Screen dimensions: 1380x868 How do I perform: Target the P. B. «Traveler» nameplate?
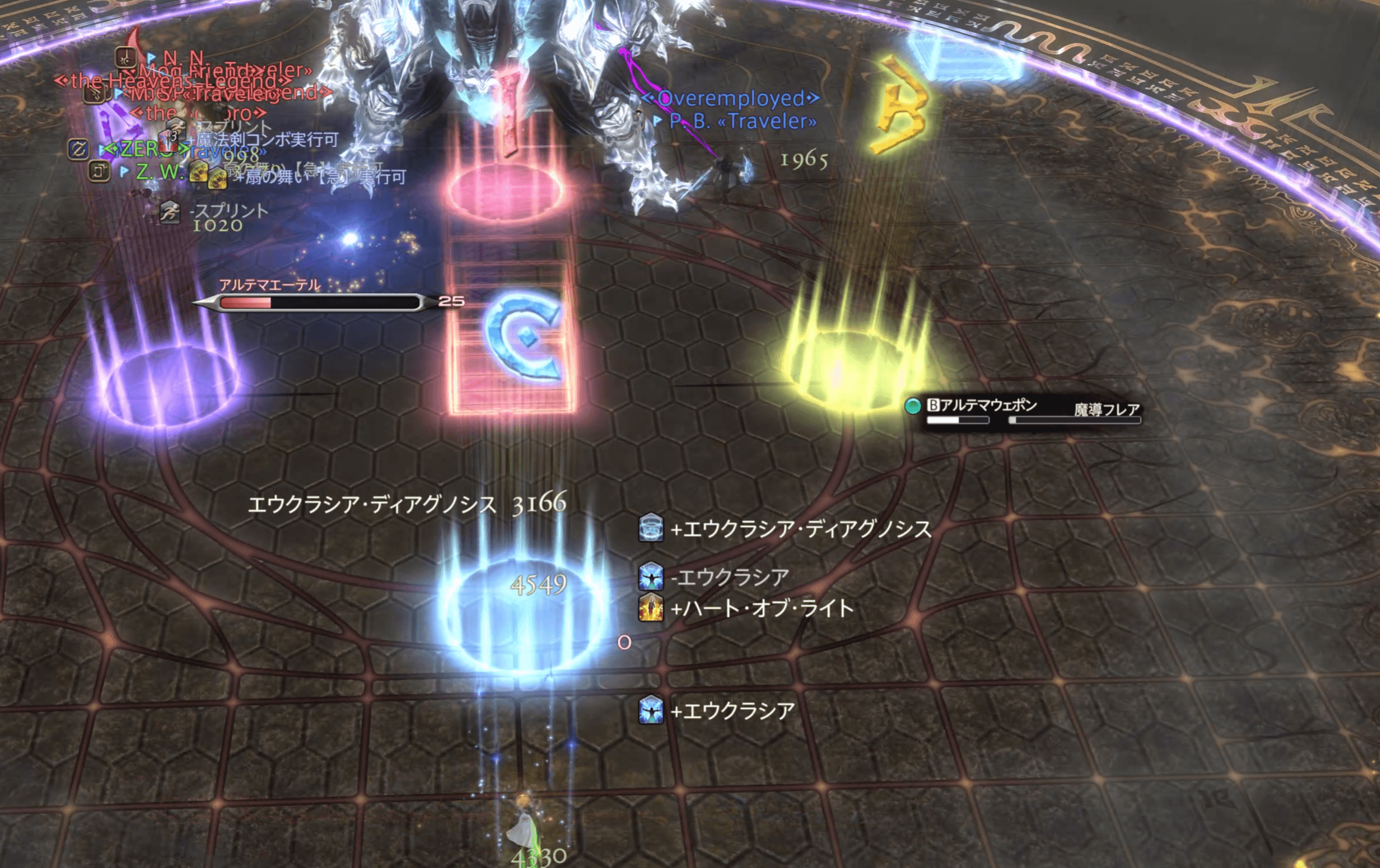(742, 121)
